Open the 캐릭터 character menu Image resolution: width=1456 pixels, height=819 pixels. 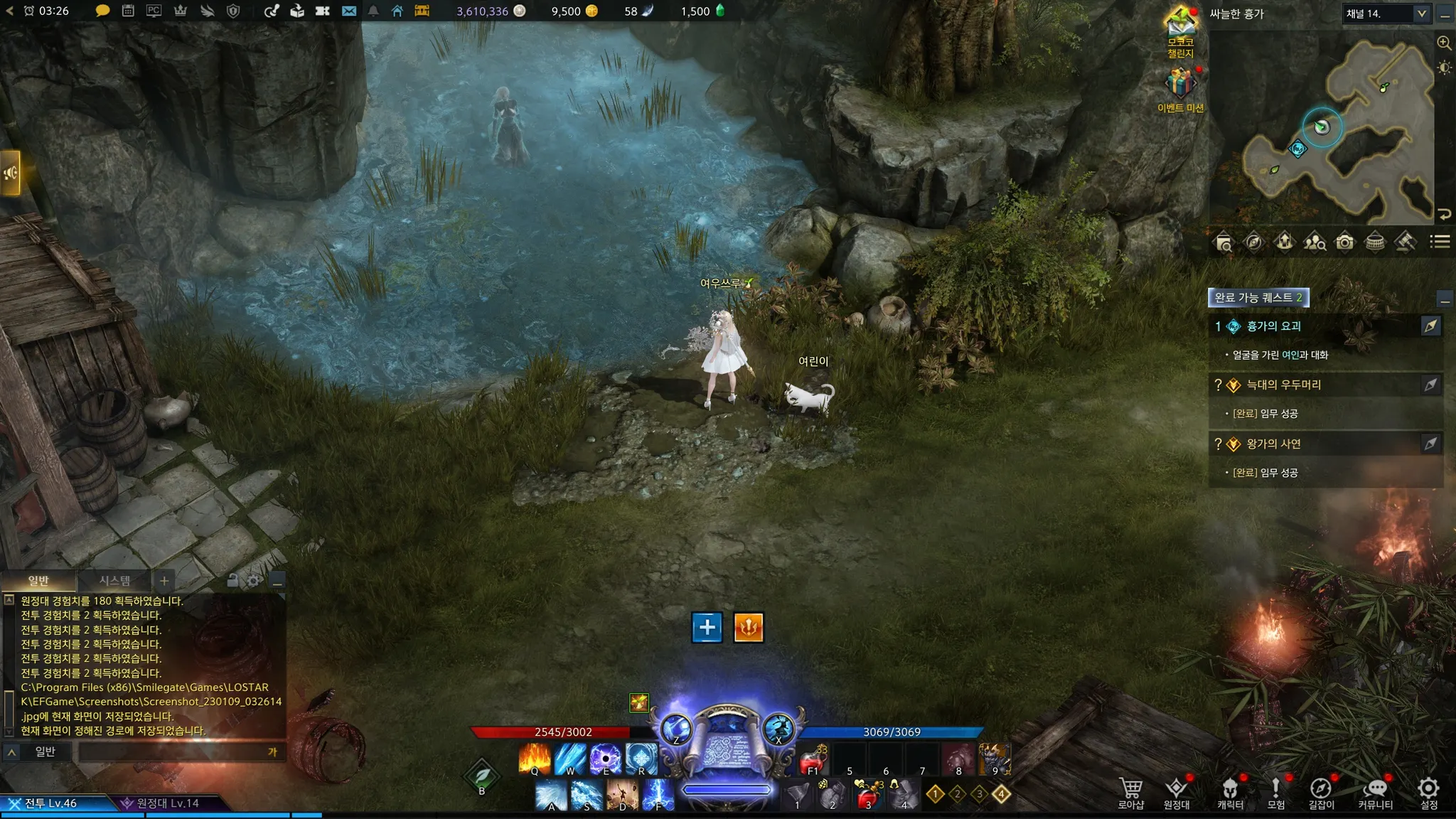pyautogui.click(x=1230, y=792)
